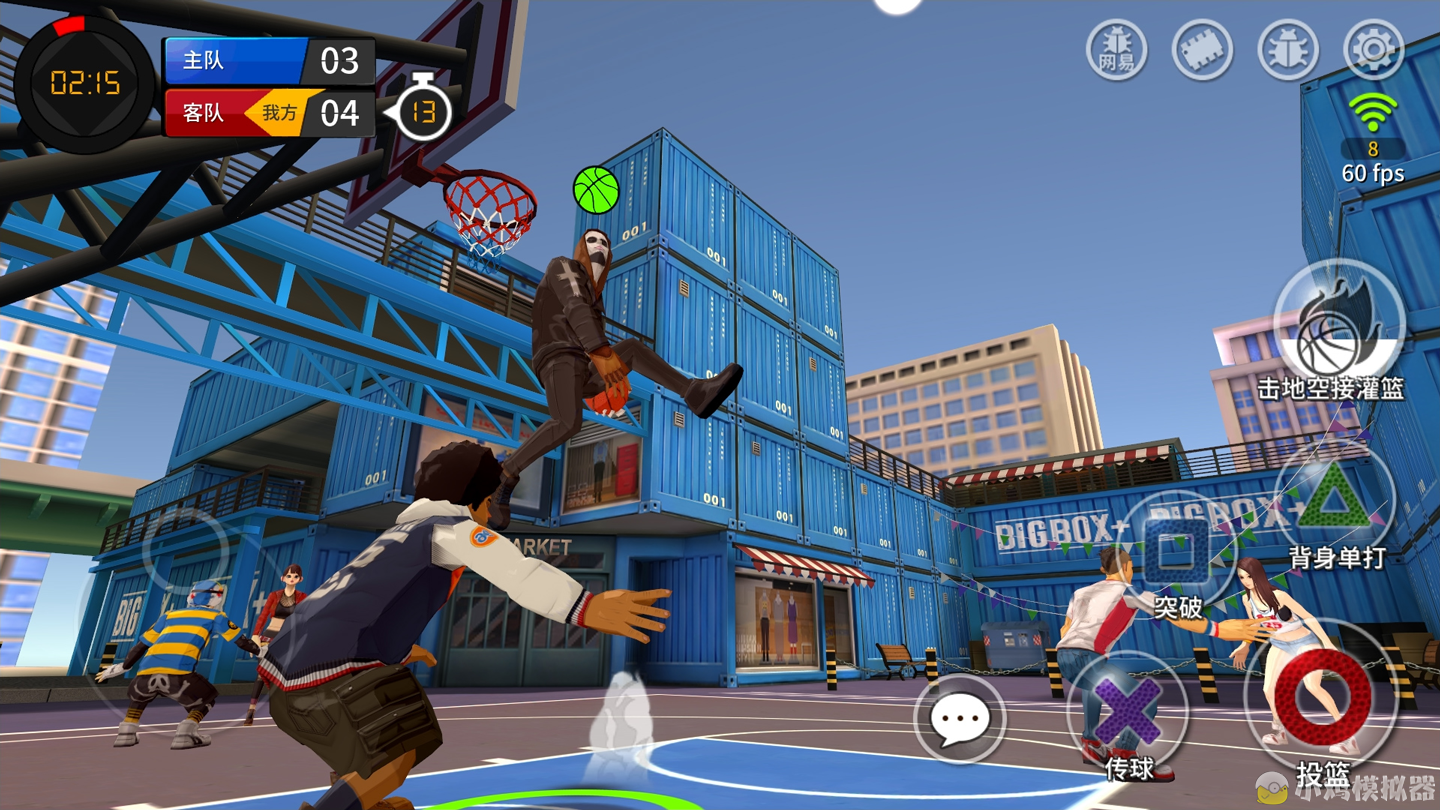1440x810 pixels.
Task: Touch the virtual movement joystick
Action: click(186, 550)
